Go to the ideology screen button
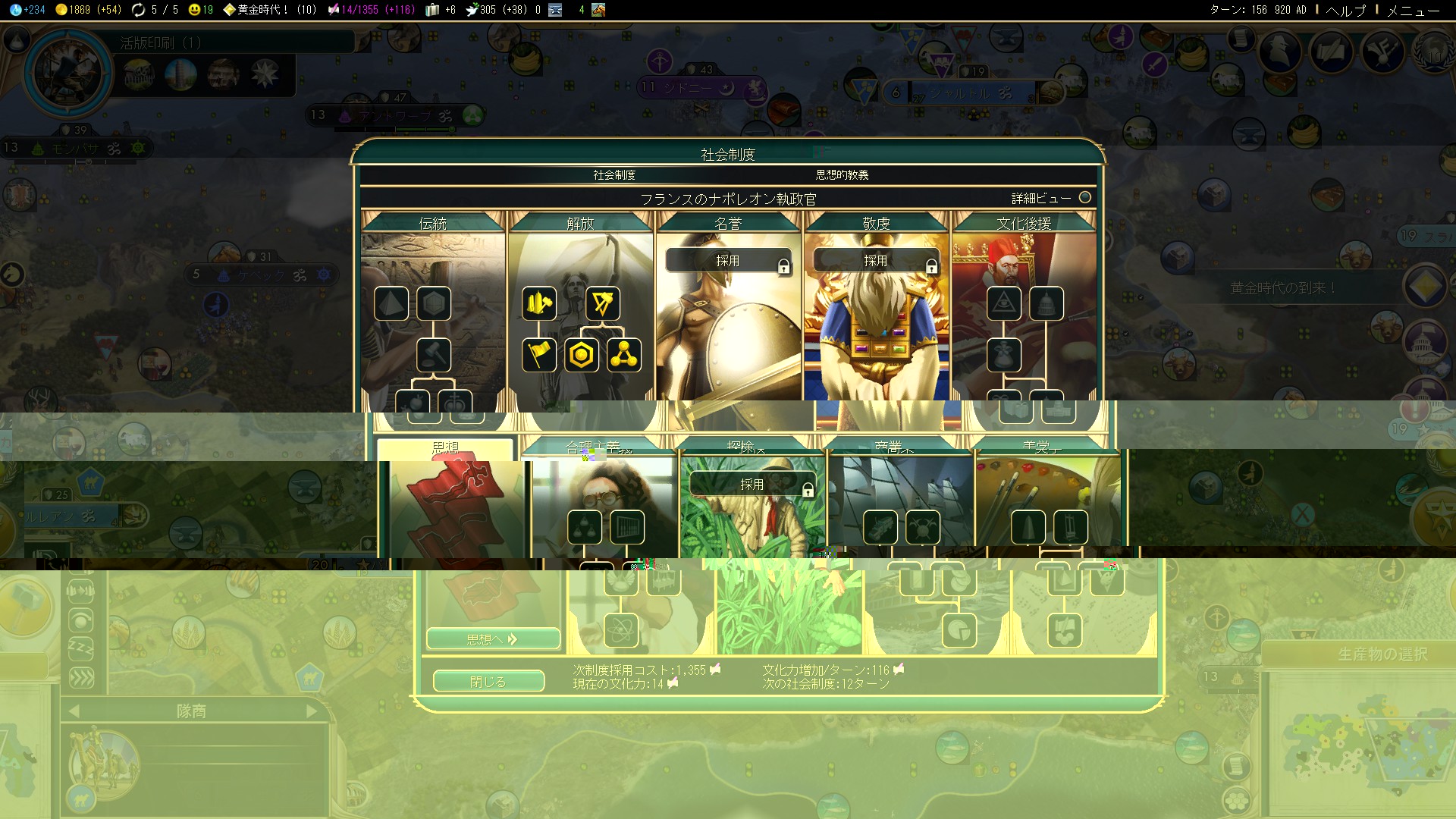The width and height of the screenshot is (1456, 819). point(493,639)
